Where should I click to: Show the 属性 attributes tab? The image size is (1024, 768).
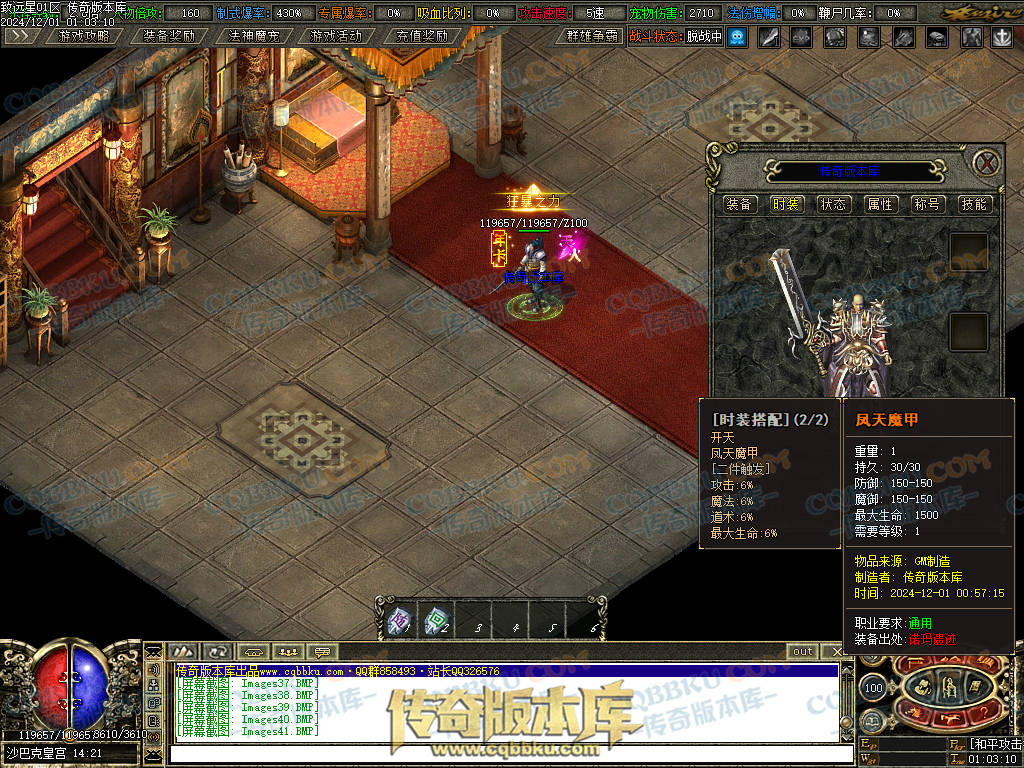pyautogui.click(x=880, y=204)
